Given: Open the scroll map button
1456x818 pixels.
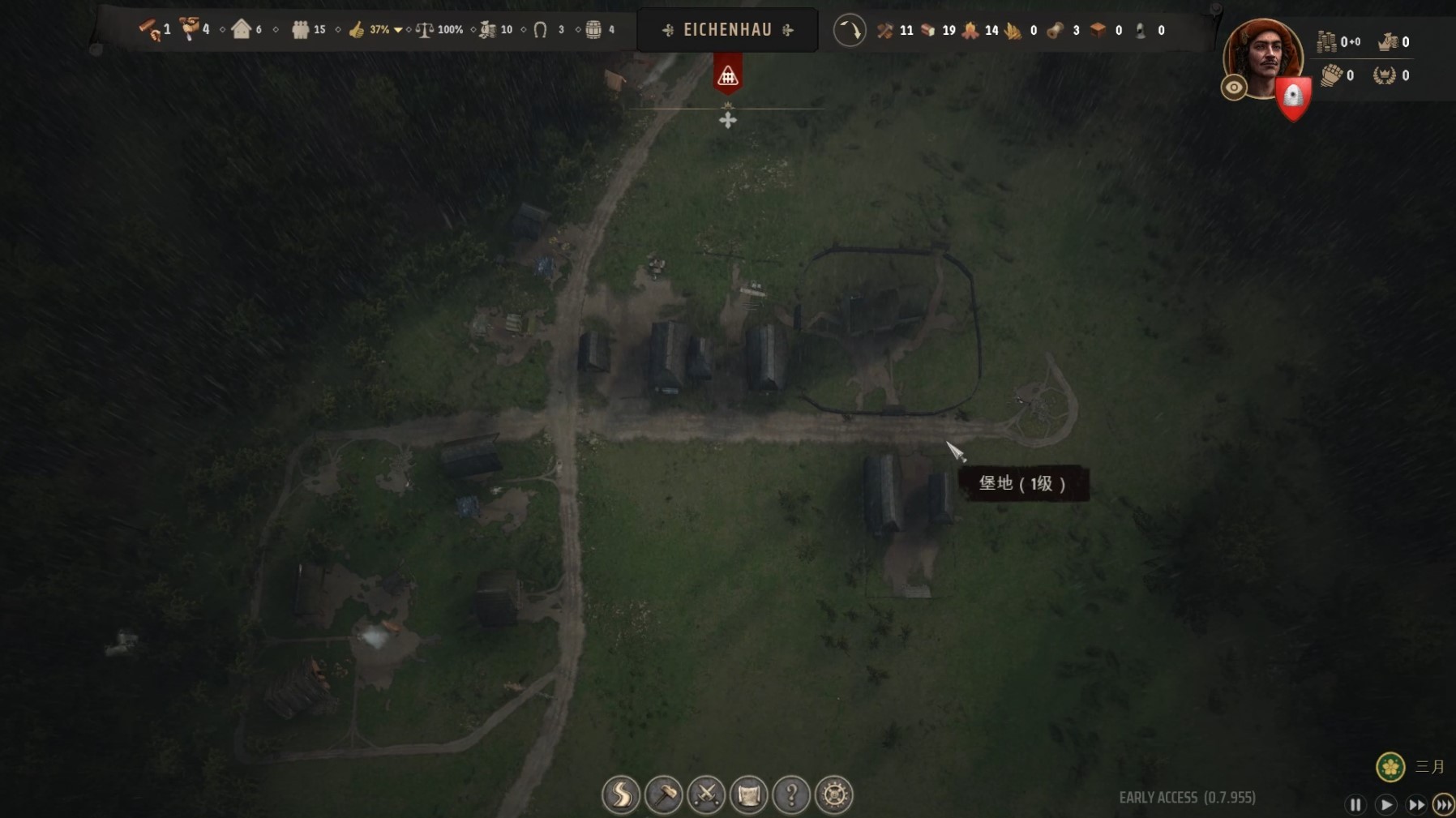Looking at the screenshot, I should pyautogui.click(x=748, y=794).
